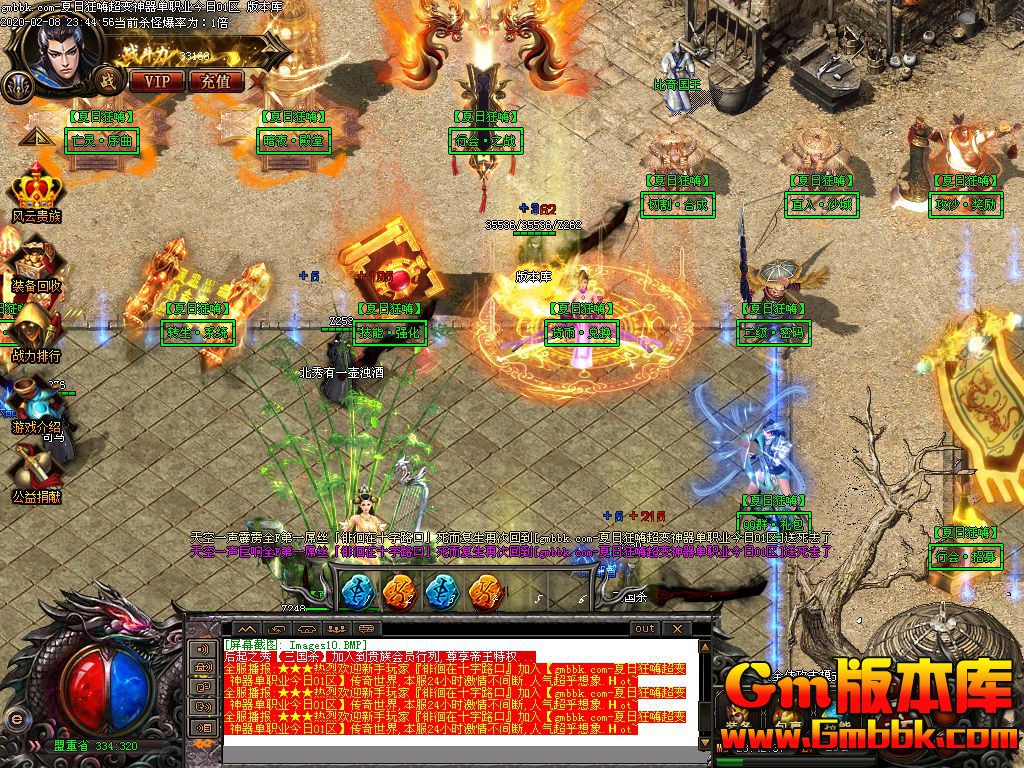The image size is (1024, 768).
Task: Close the chat panel with its X
Action: coord(677,628)
